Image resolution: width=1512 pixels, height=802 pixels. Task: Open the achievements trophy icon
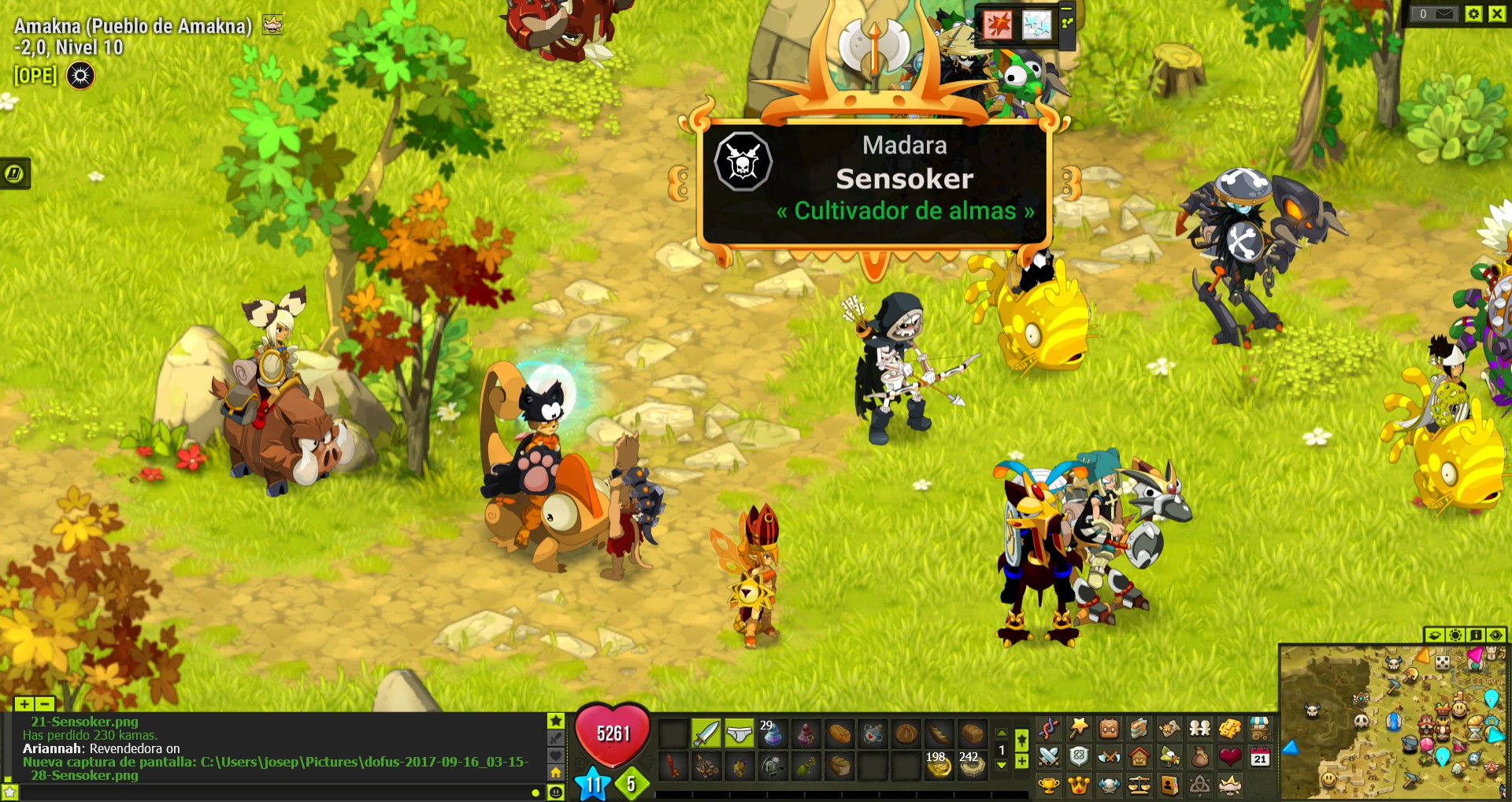coord(1047,785)
